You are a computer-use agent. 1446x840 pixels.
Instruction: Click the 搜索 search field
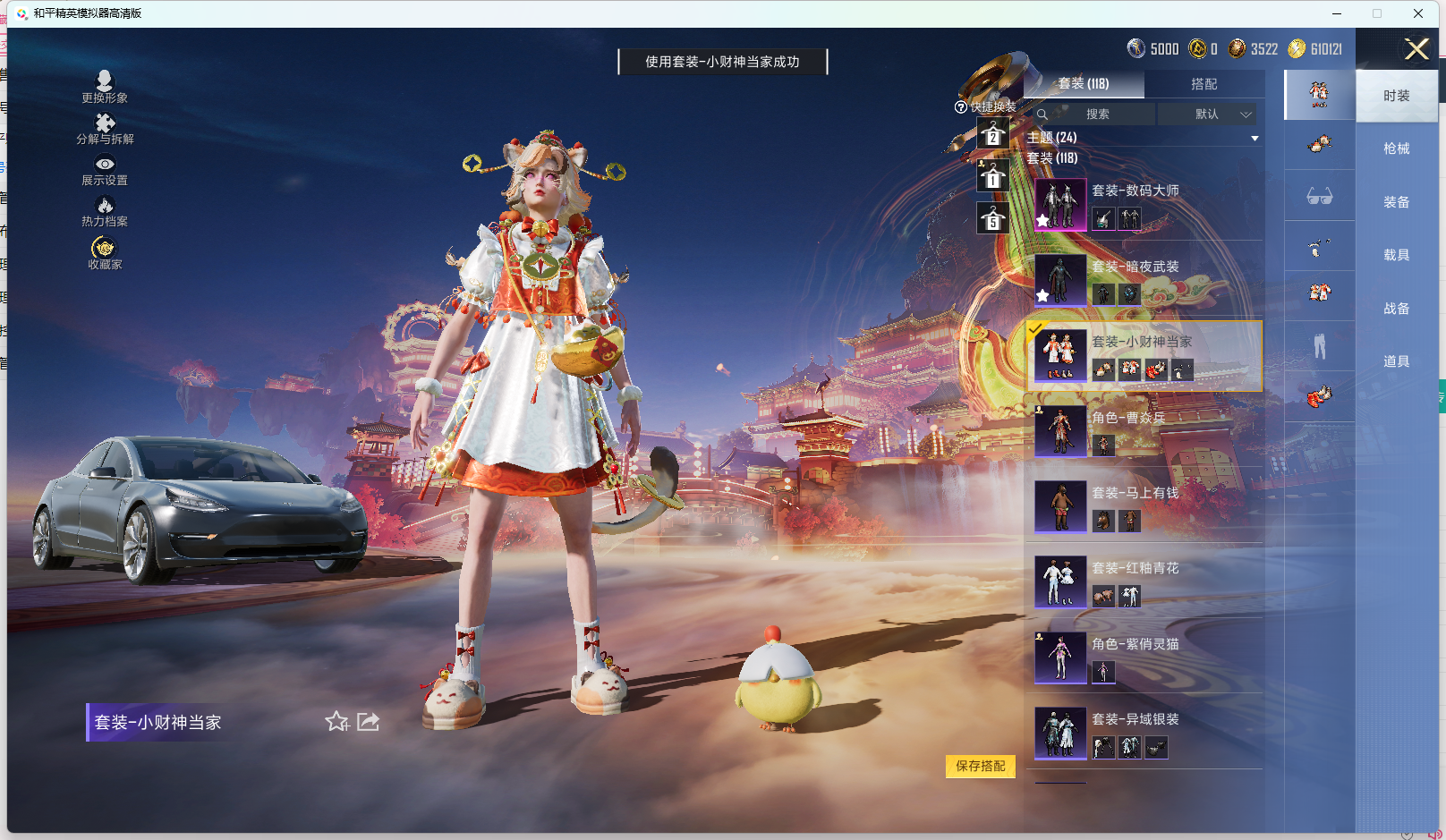pos(1101,114)
